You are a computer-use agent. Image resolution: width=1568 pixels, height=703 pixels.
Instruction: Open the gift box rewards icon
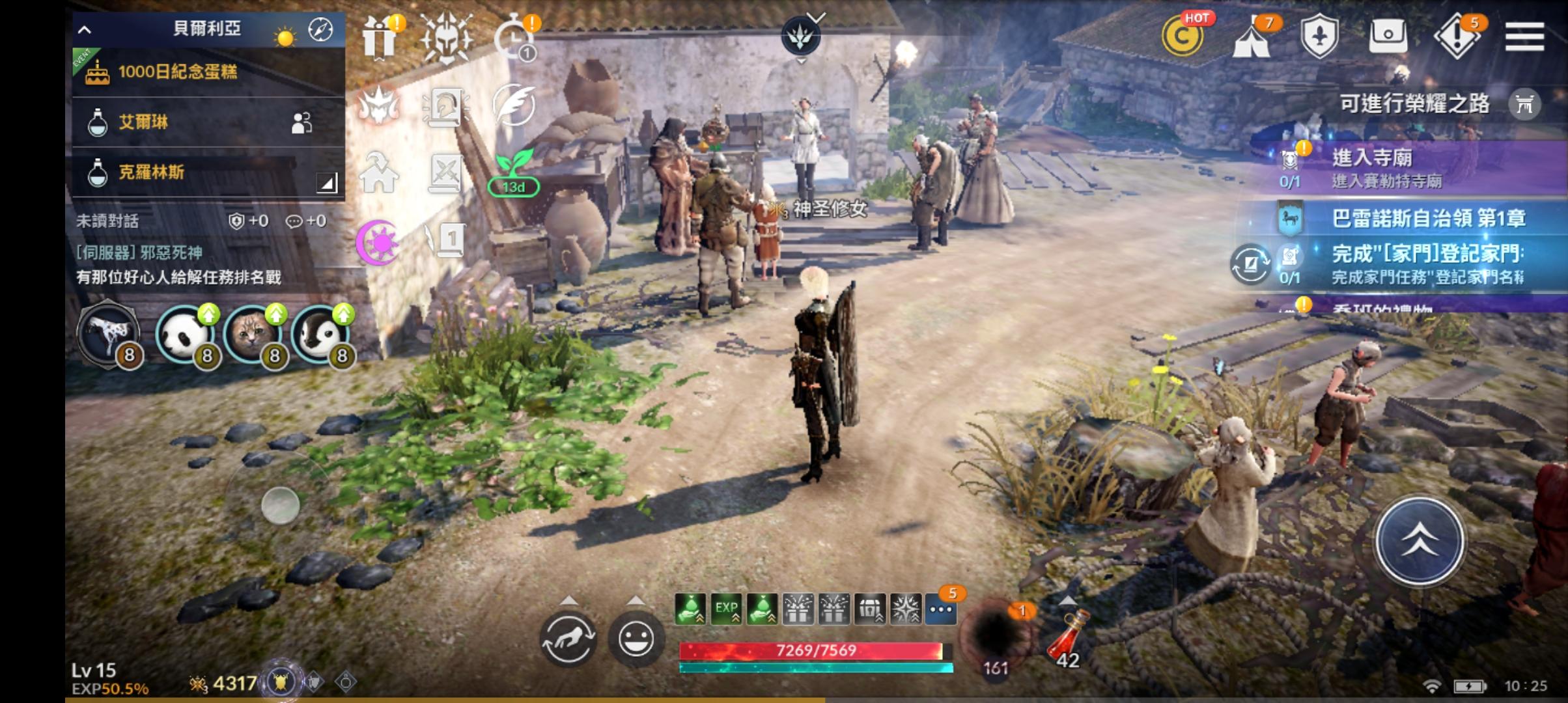[380, 38]
